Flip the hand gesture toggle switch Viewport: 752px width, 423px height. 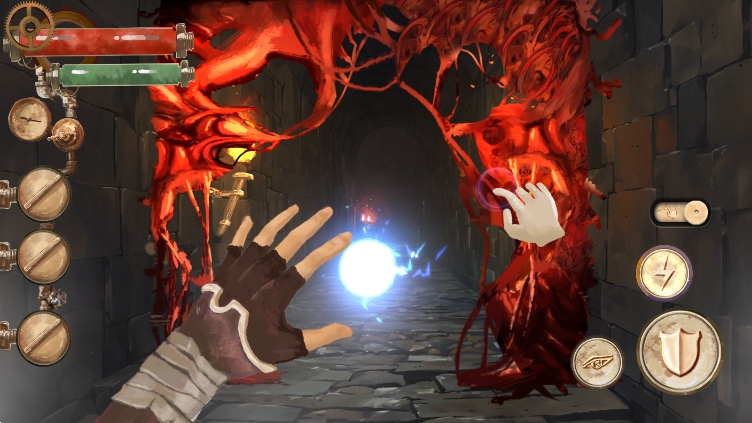[x=680, y=212]
